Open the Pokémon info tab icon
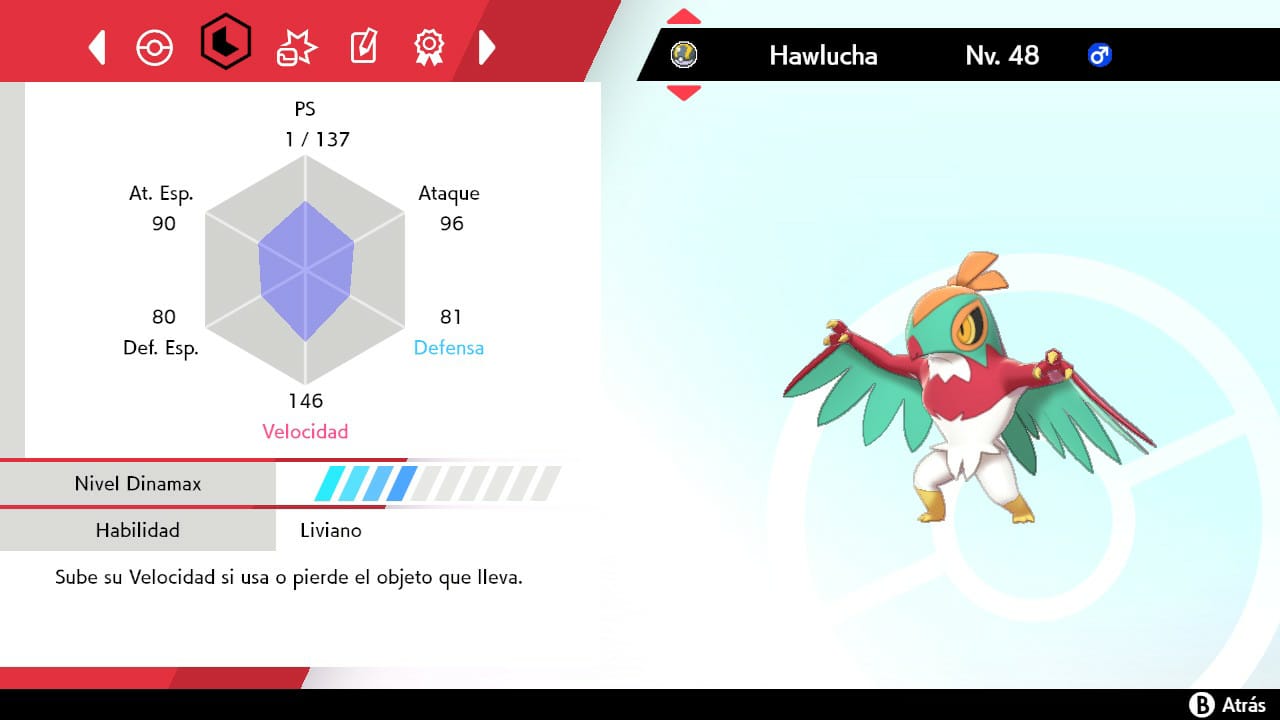Screen dimensions: 1280x720 (155, 46)
